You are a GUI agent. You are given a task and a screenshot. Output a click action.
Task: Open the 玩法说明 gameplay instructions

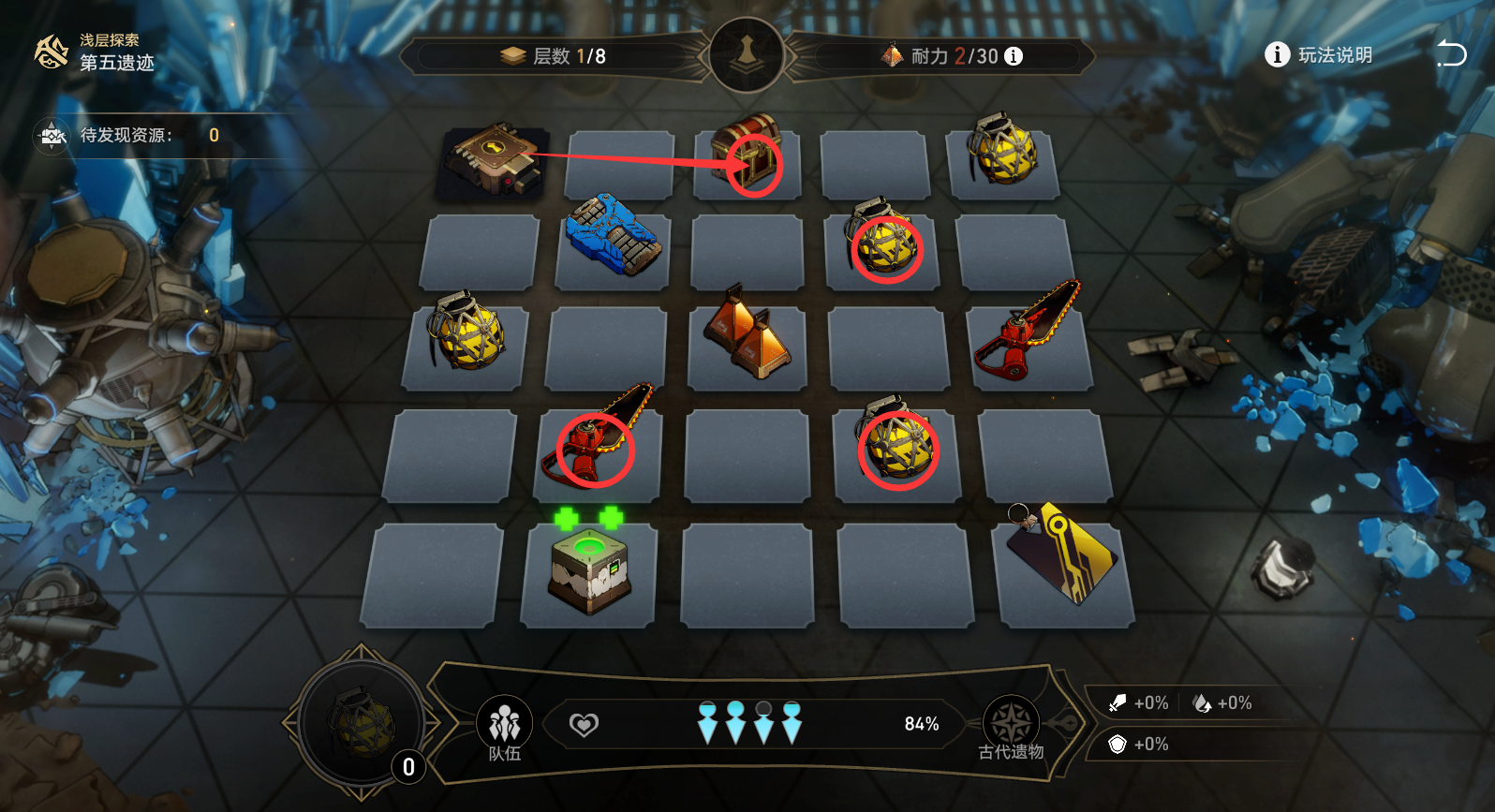[1319, 55]
